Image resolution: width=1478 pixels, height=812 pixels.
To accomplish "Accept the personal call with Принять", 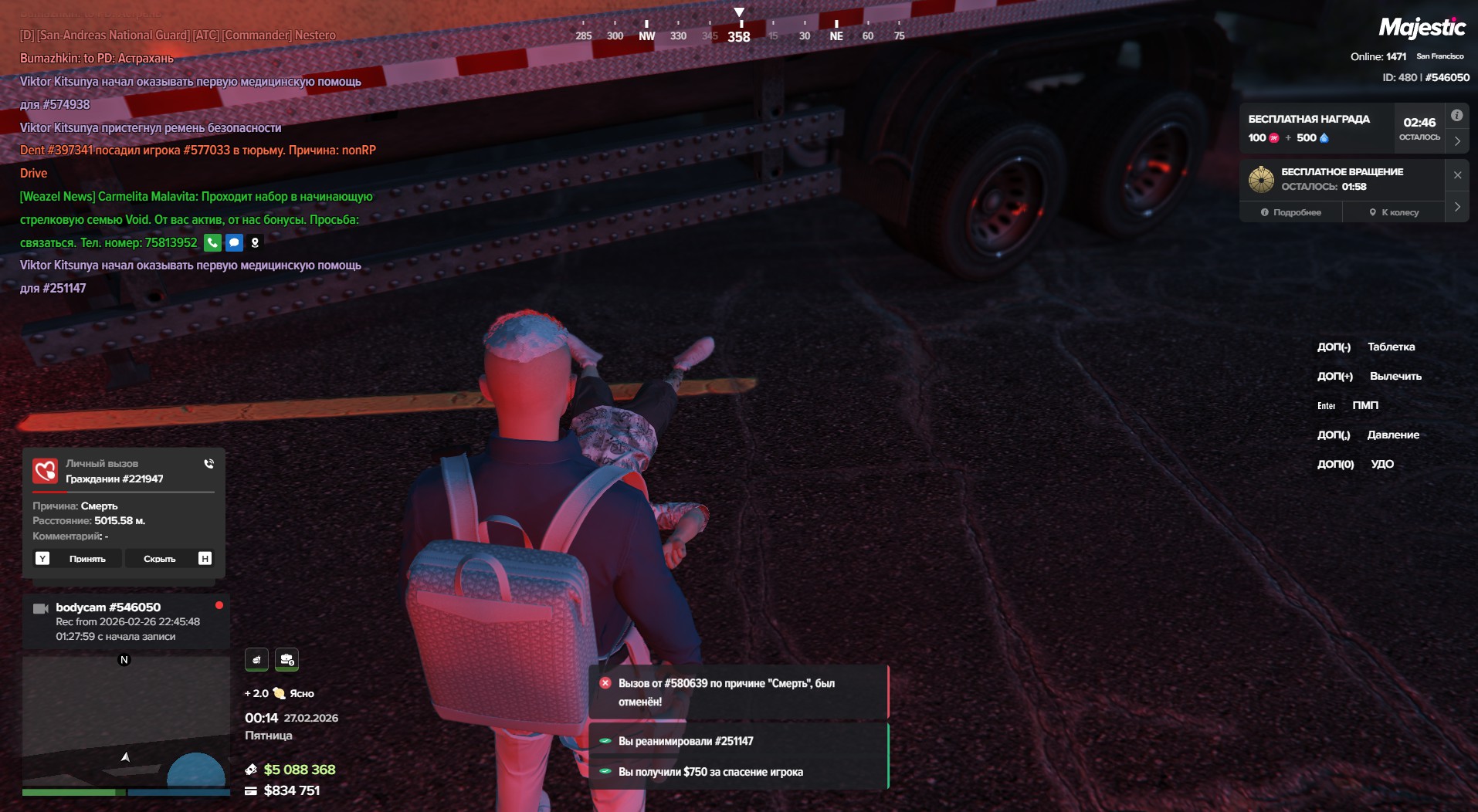I will pos(87,558).
